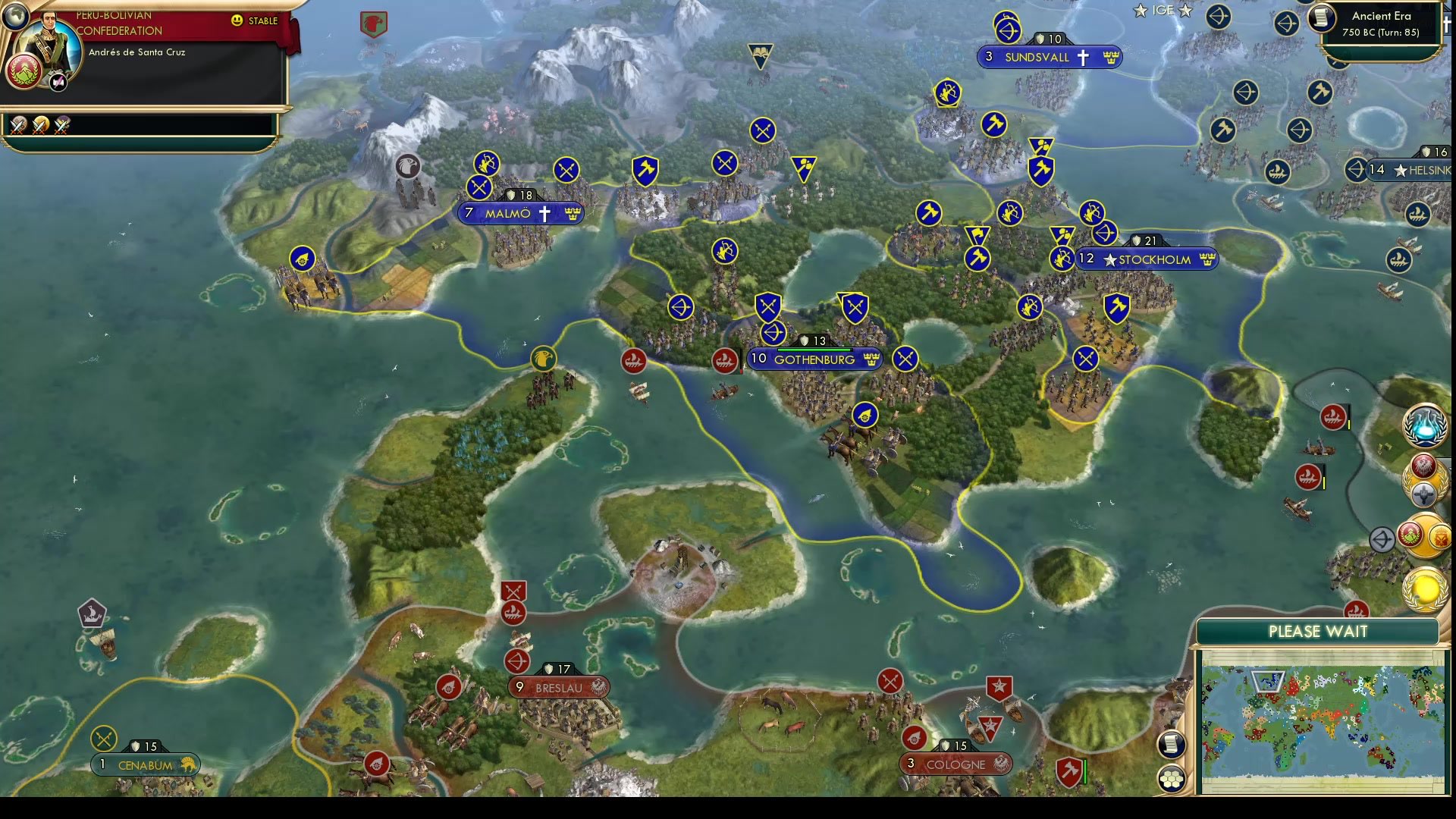This screenshot has width=1456, height=819.
Task: Select the Breslau city banner
Action: click(x=557, y=687)
